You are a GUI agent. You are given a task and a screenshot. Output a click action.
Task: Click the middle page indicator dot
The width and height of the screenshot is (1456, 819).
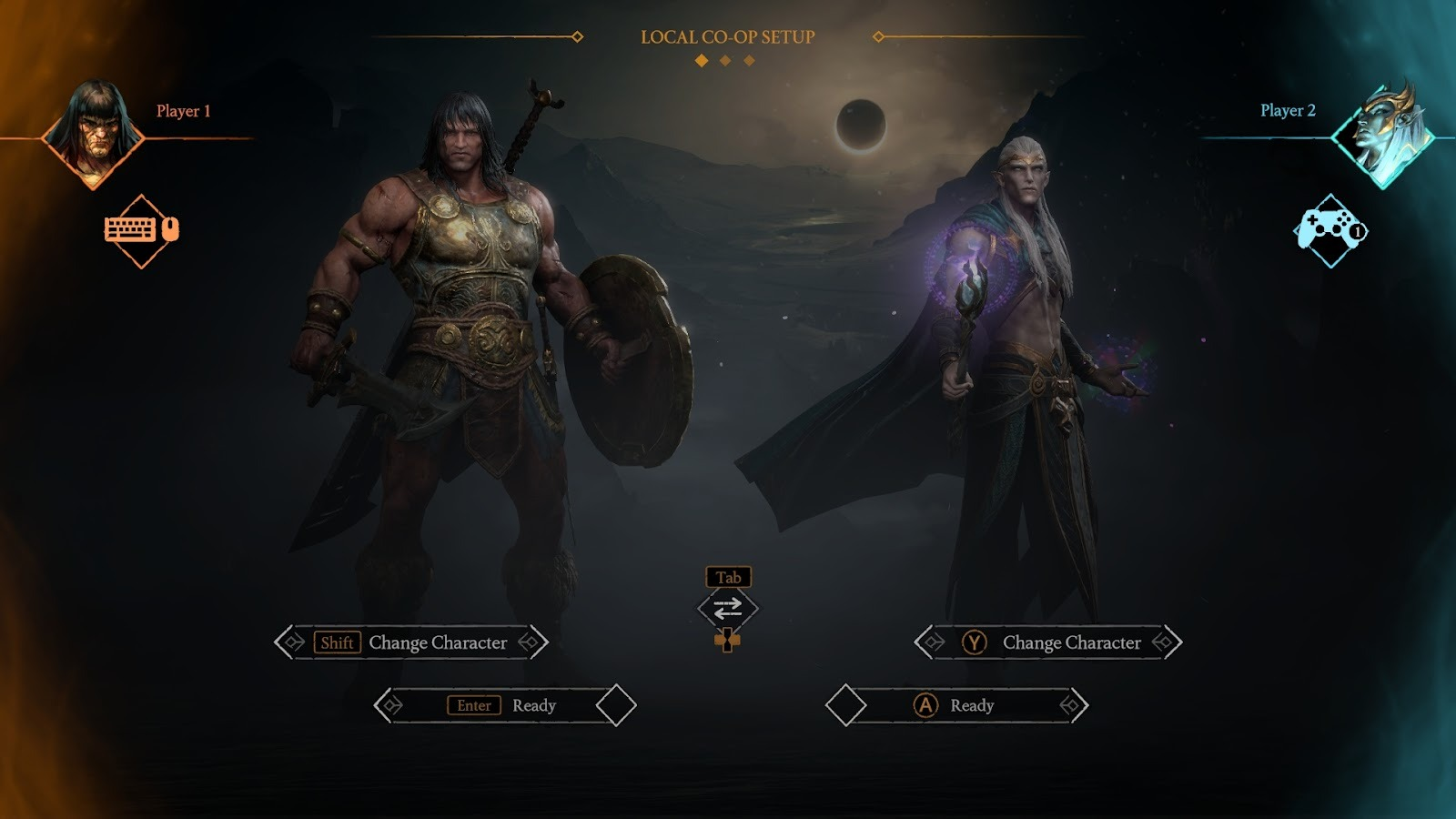tap(724, 59)
